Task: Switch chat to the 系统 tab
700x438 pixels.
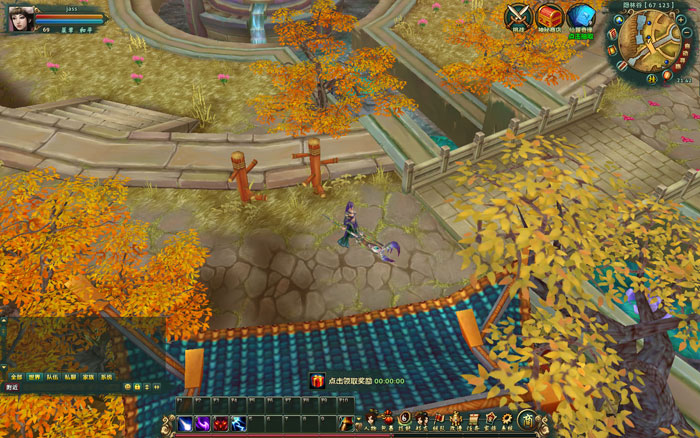Action: [x=106, y=376]
